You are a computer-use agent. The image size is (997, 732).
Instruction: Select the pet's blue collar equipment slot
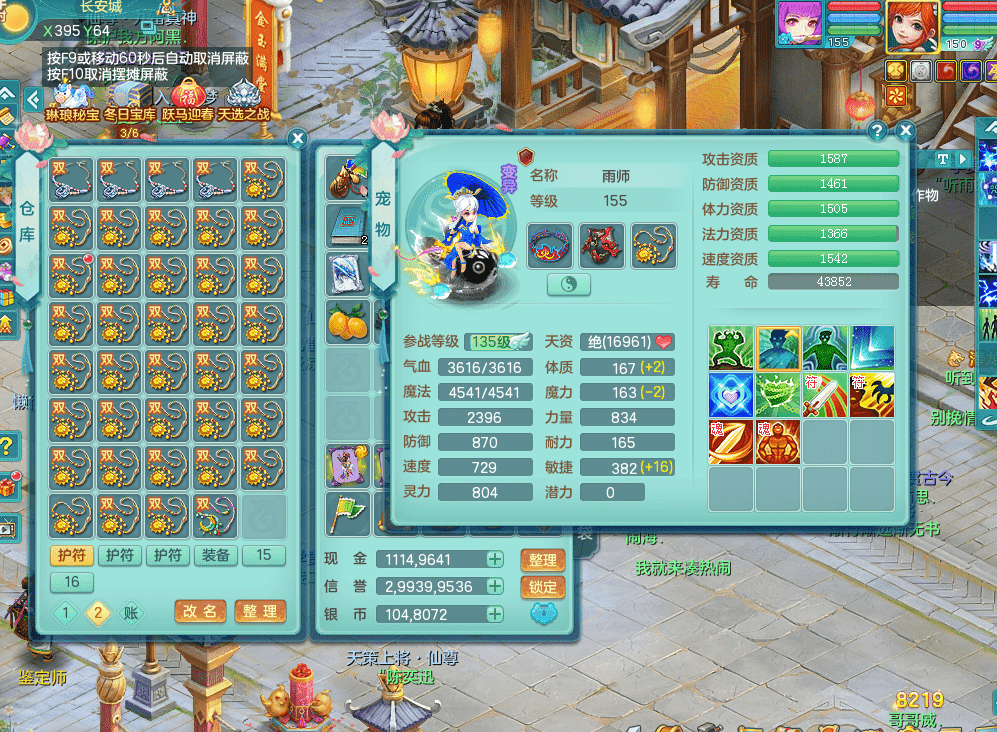pos(550,245)
